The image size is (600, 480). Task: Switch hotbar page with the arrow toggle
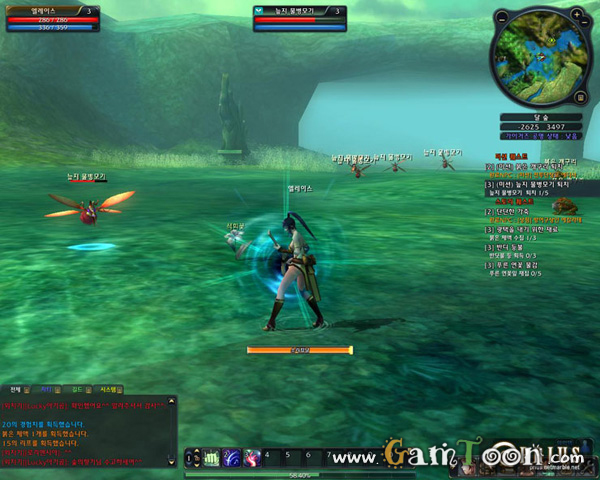click(x=186, y=457)
